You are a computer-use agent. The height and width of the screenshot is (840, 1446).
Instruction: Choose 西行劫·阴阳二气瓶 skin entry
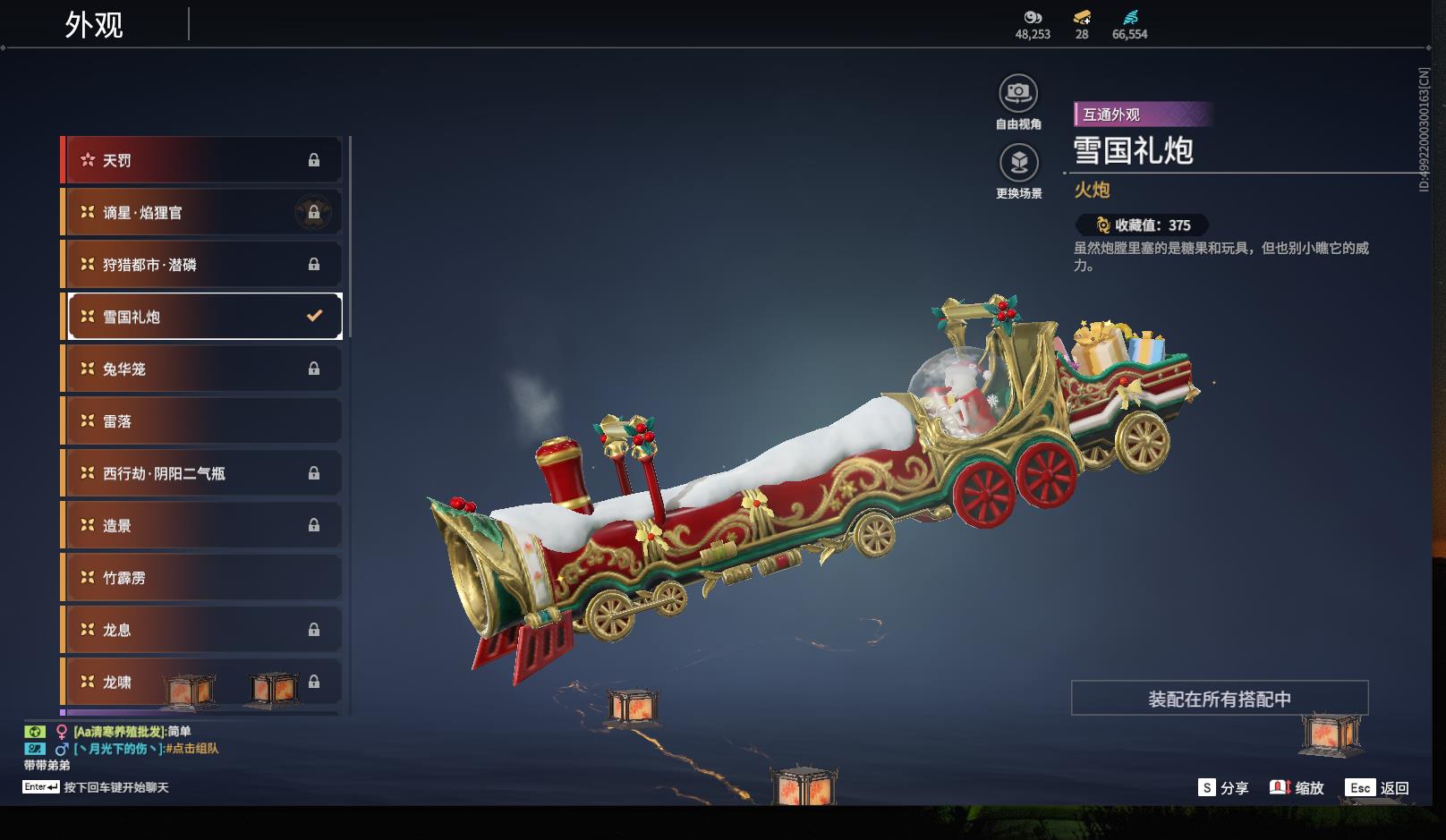coord(203,473)
